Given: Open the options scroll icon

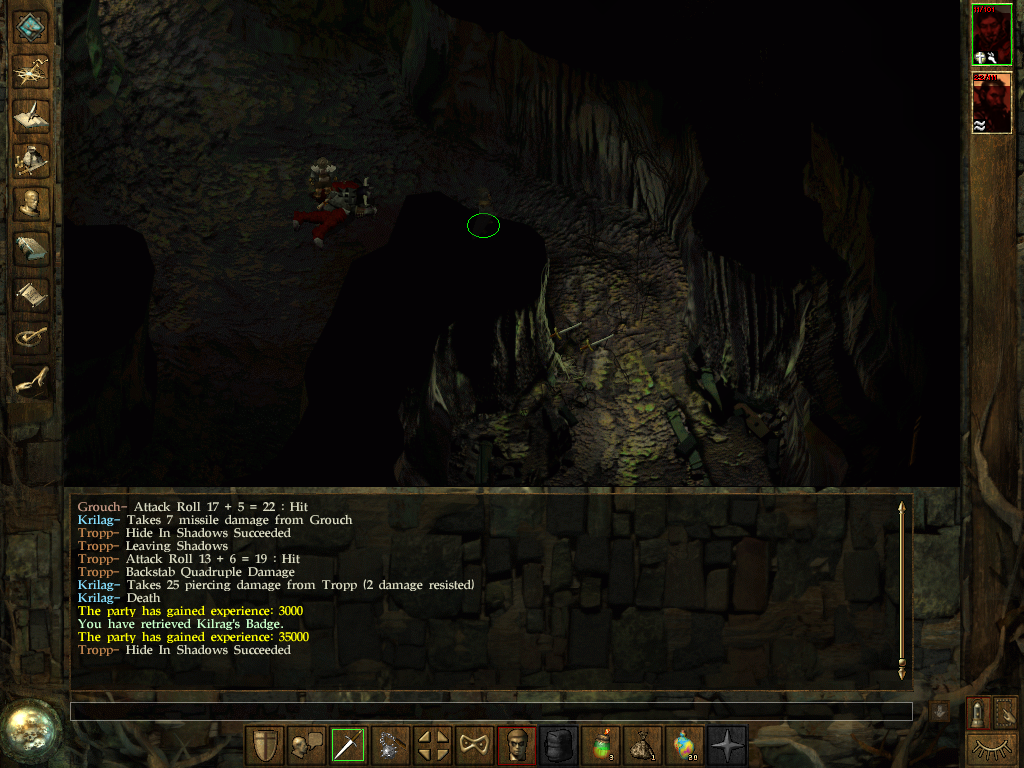Looking at the screenshot, I should 32,293.
